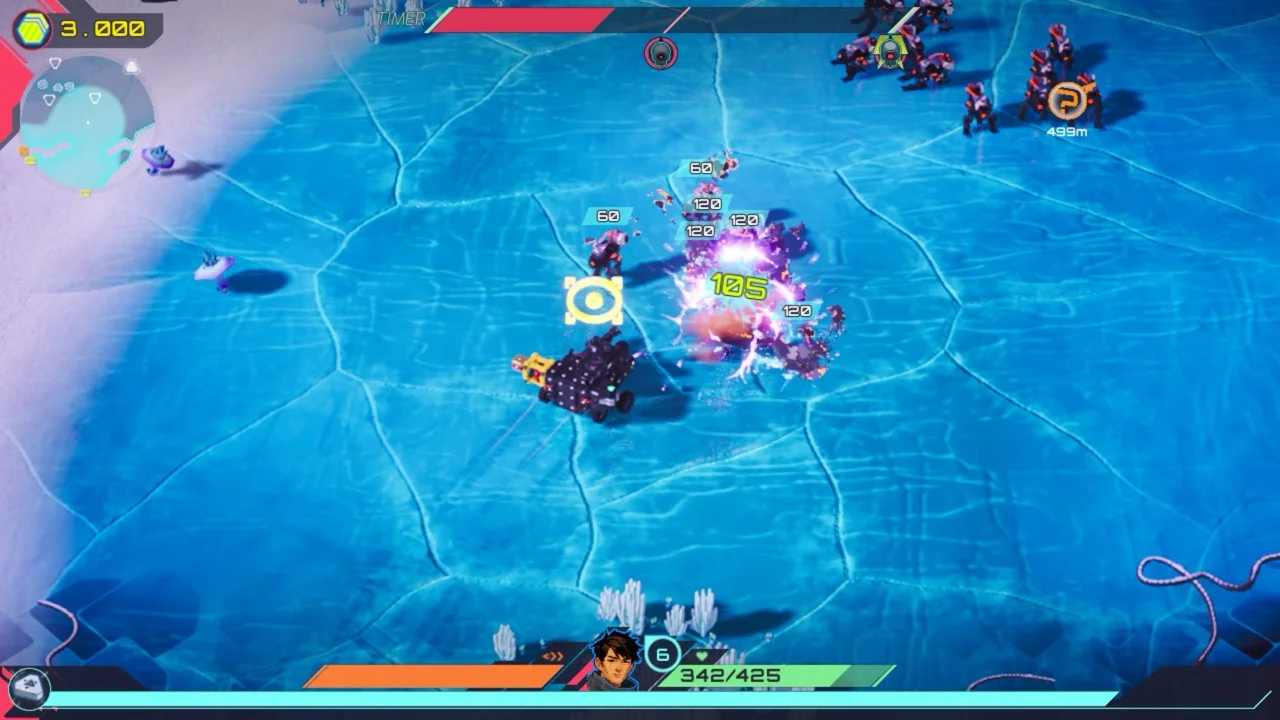Image resolution: width=1280 pixels, height=720 pixels.
Task: Click the green hexagon currency icon
Action: click(31, 28)
